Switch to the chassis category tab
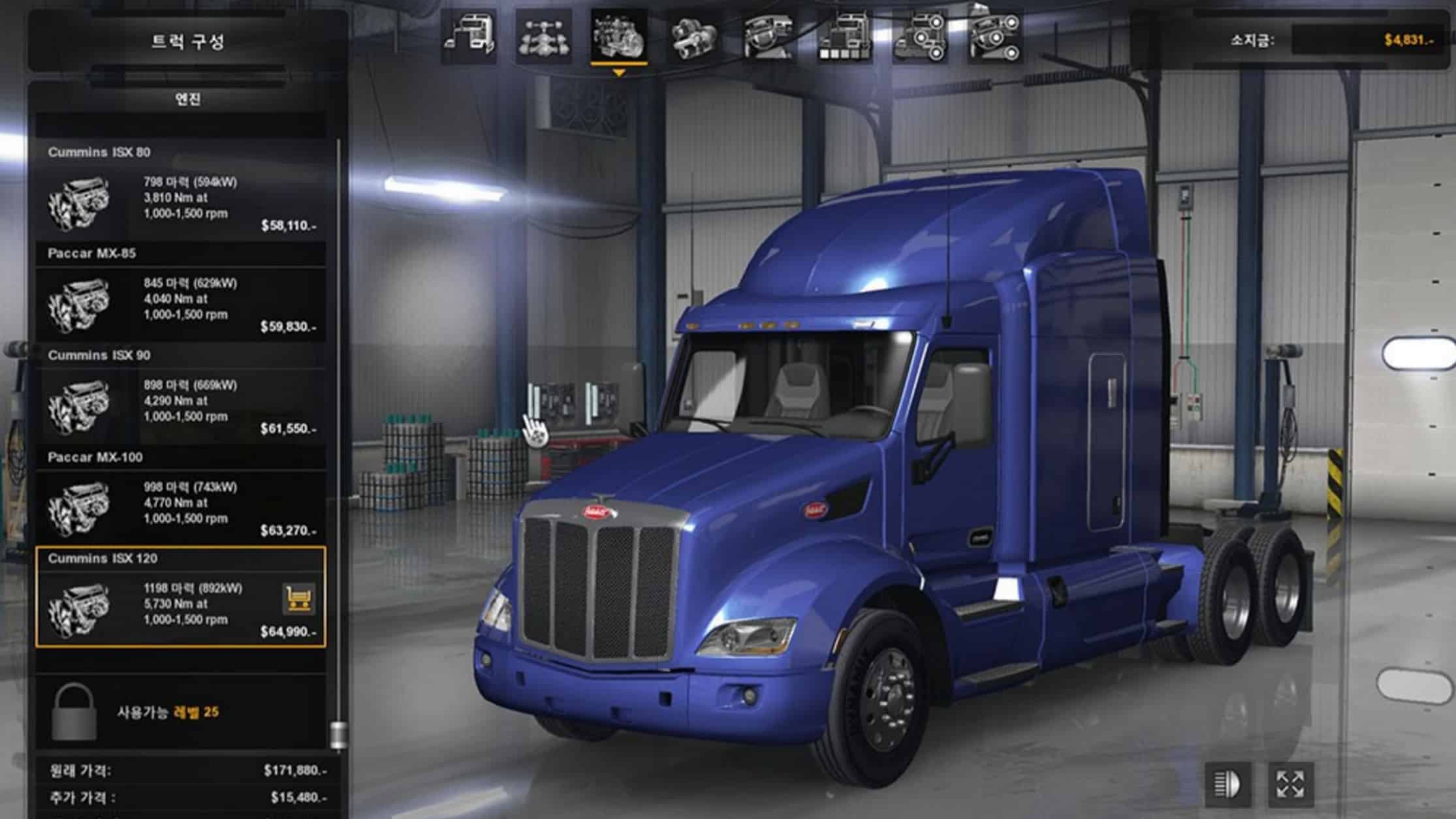Viewport: 1456px width, 819px height. coord(544,37)
